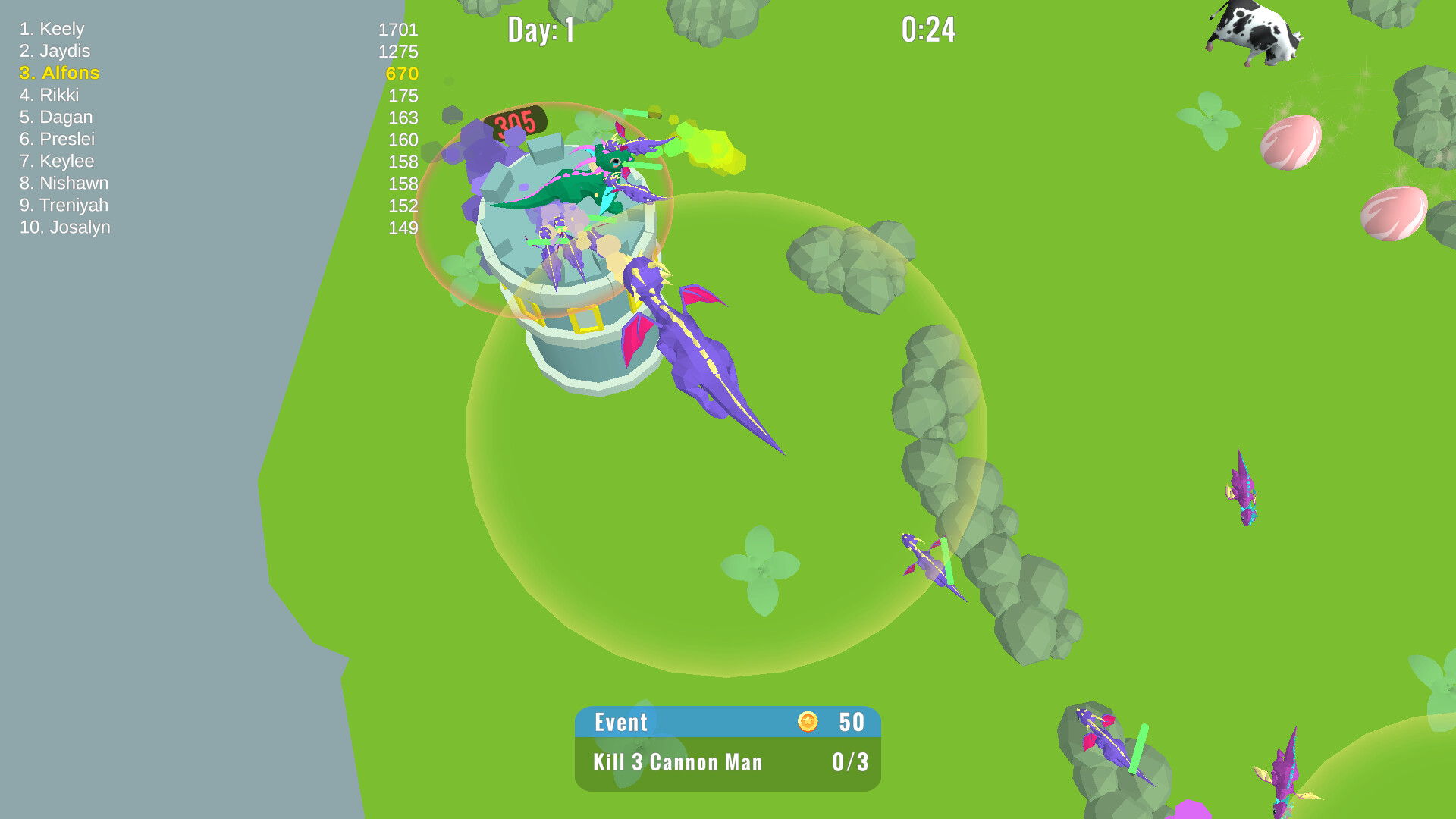Click Keely's score of 1701
The image size is (1456, 819).
397,30
